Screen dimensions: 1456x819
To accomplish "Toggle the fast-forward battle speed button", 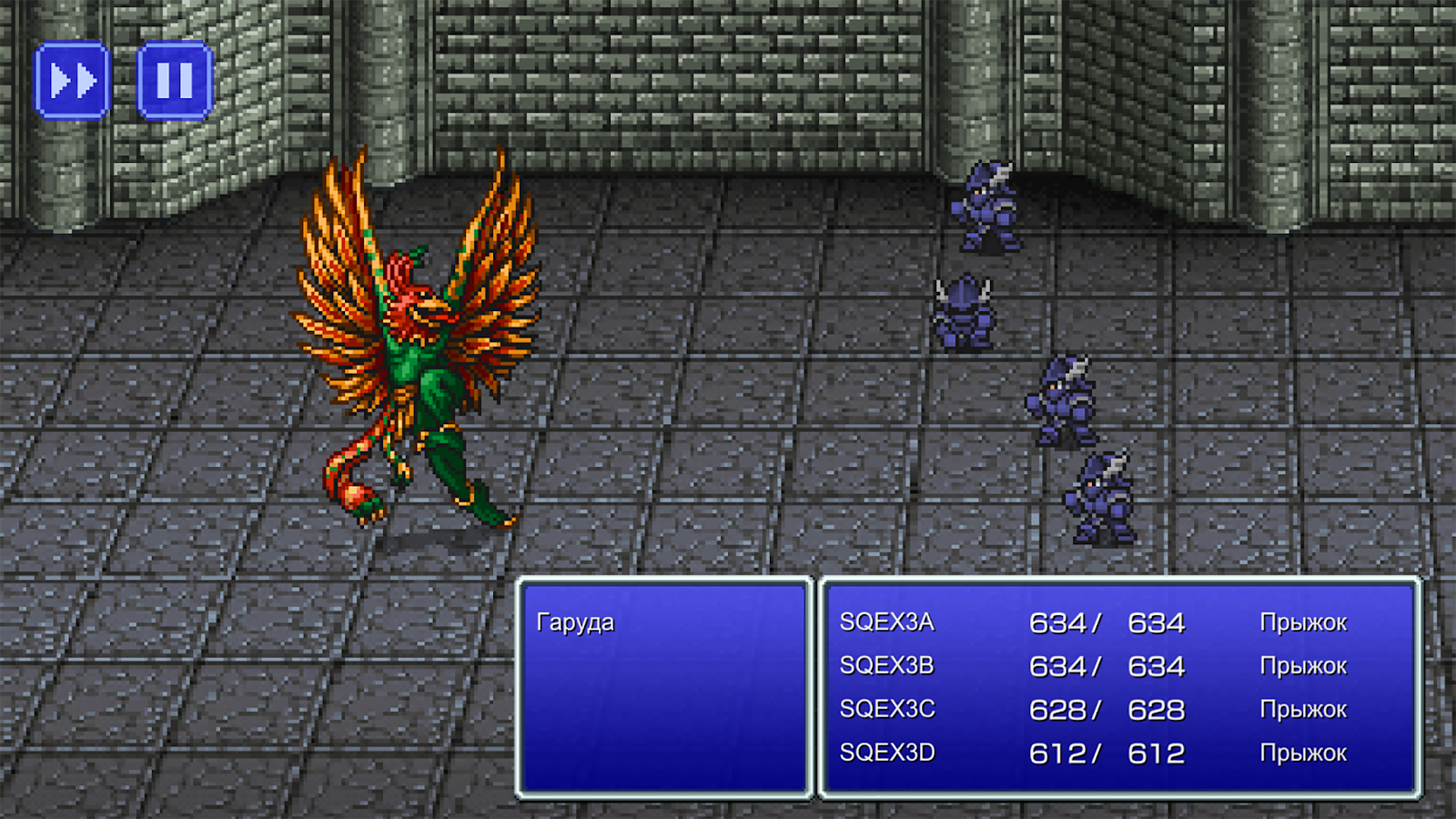I will 73,81.
